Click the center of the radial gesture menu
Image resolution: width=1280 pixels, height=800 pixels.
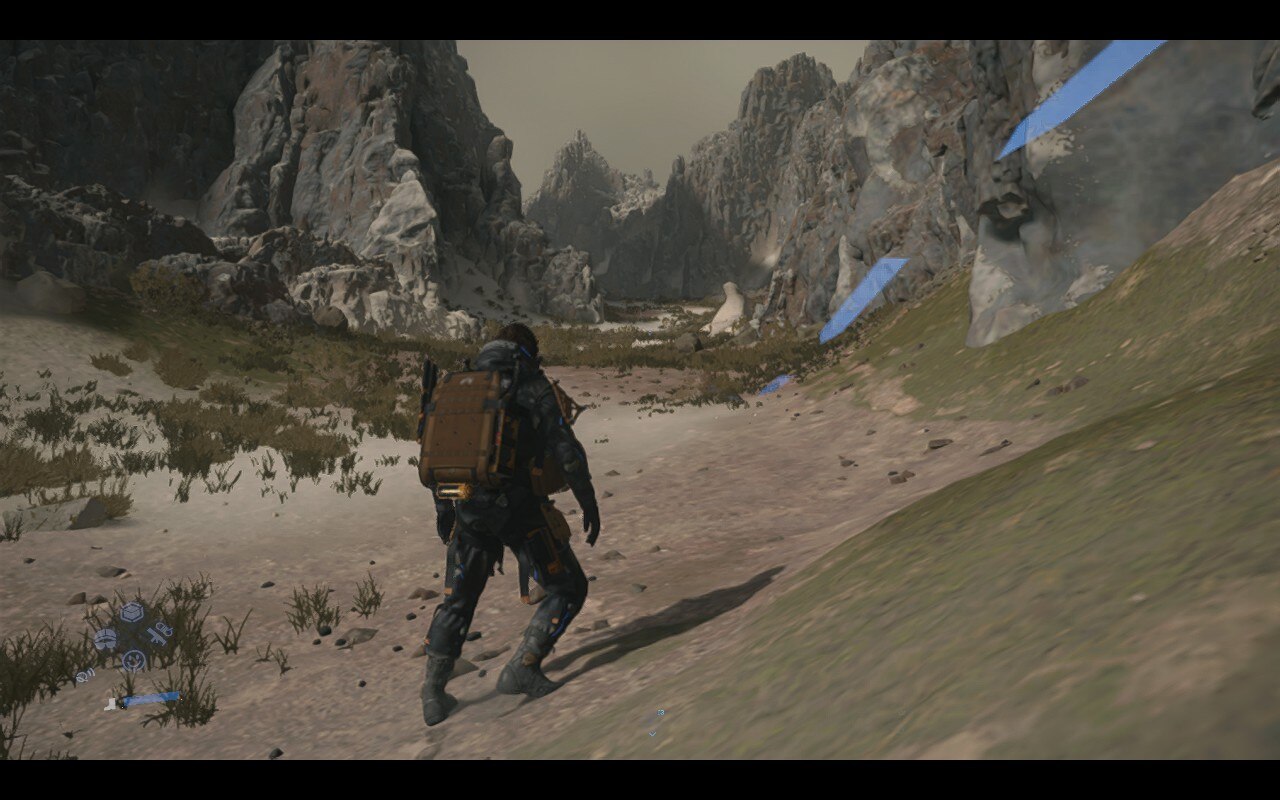coord(132,637)
